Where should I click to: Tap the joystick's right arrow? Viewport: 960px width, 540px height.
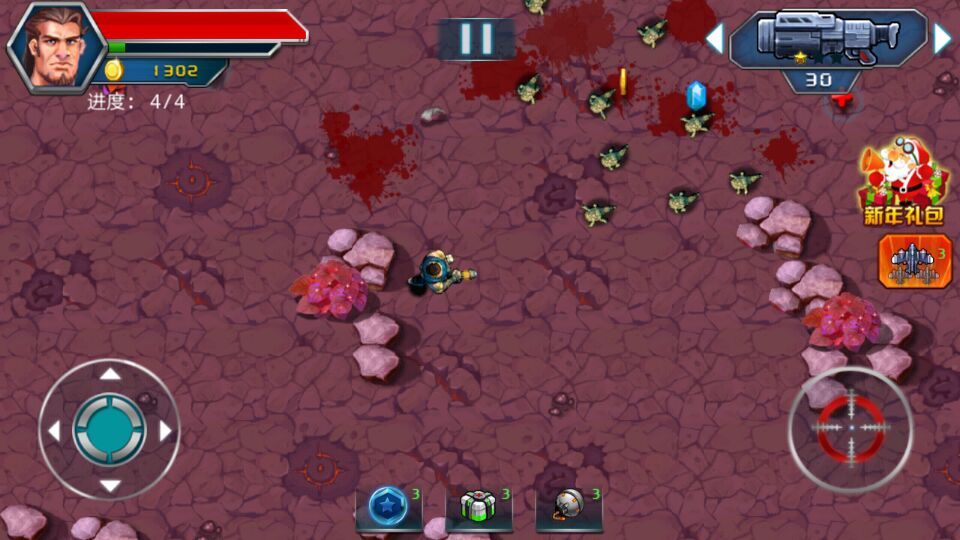(166, 430)
